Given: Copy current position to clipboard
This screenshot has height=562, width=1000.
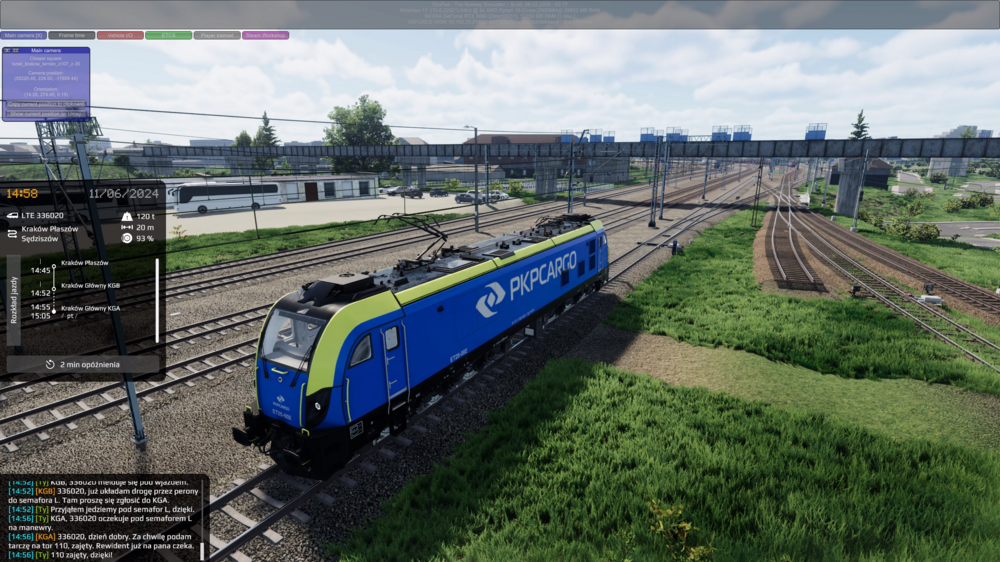Looking at the screenshot, I should click(x=46, y=103).
